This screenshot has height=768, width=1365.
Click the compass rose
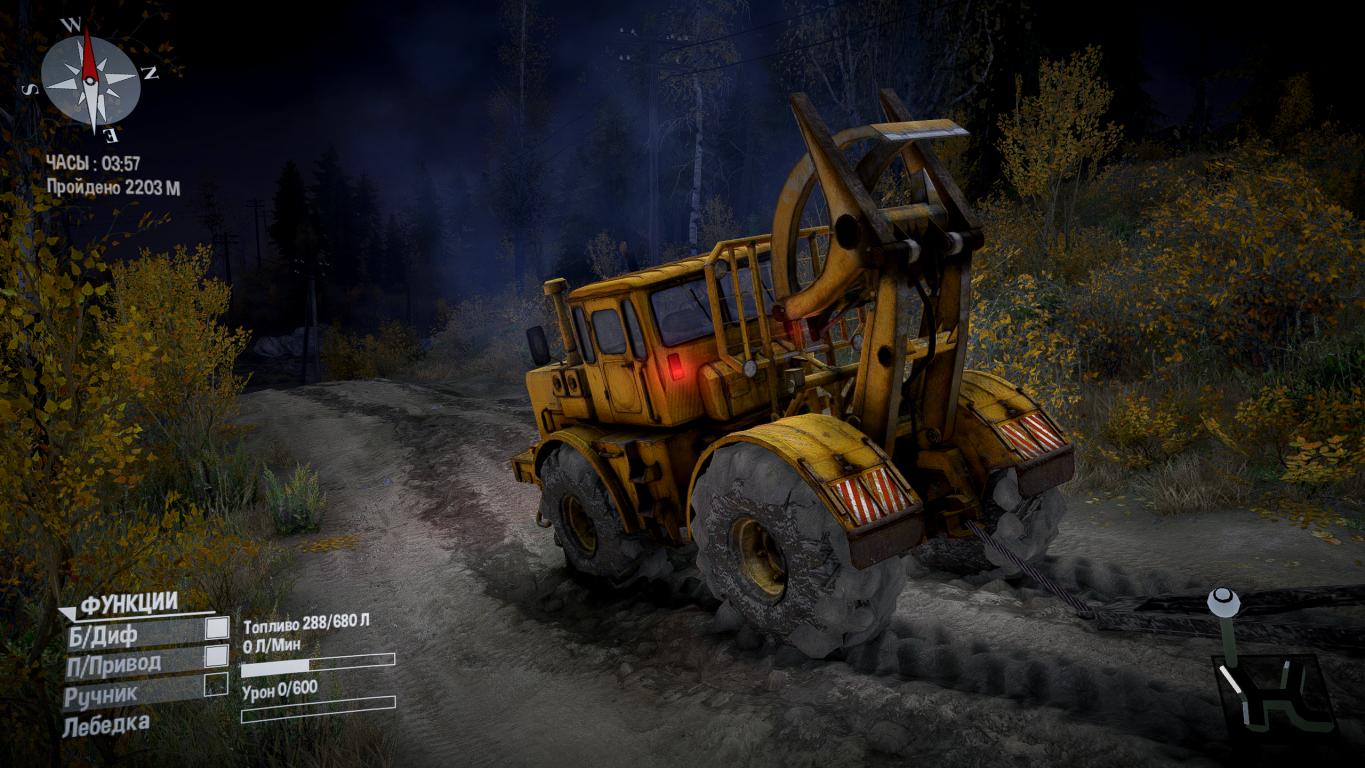[x=91, y=81]
